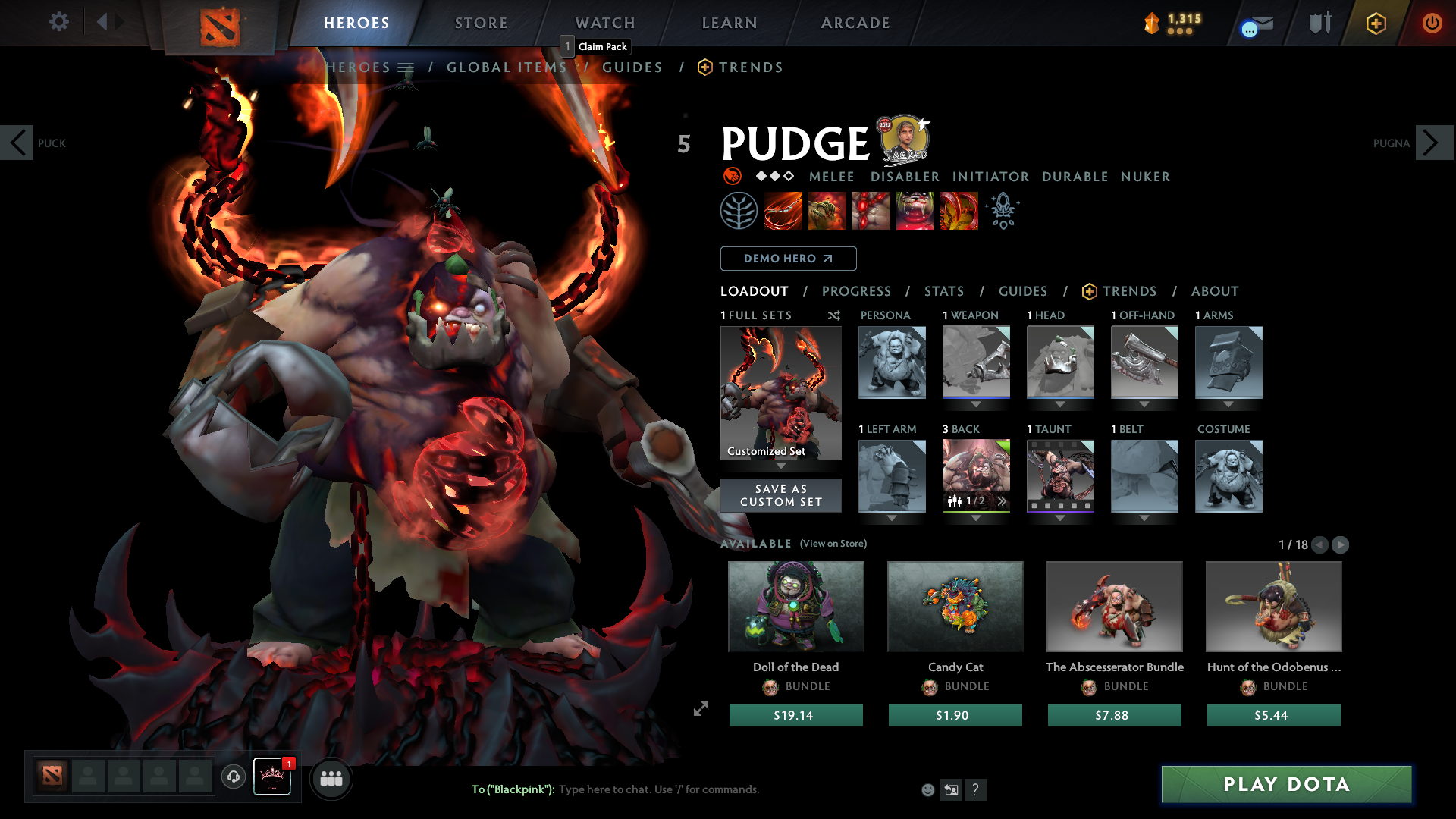Click the emoticon icon beside the chat field
This screenshot has height=819, width=1456.
927,789
